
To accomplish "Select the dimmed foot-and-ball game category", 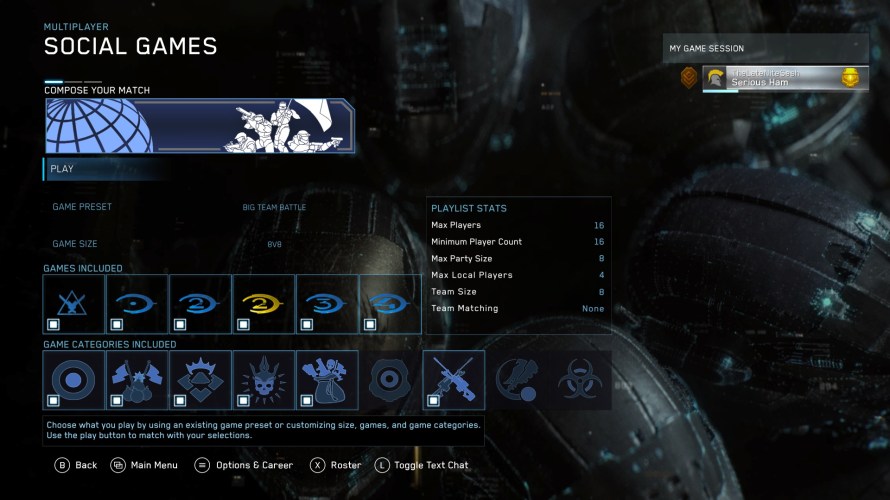I will click(x=517, y=380).
